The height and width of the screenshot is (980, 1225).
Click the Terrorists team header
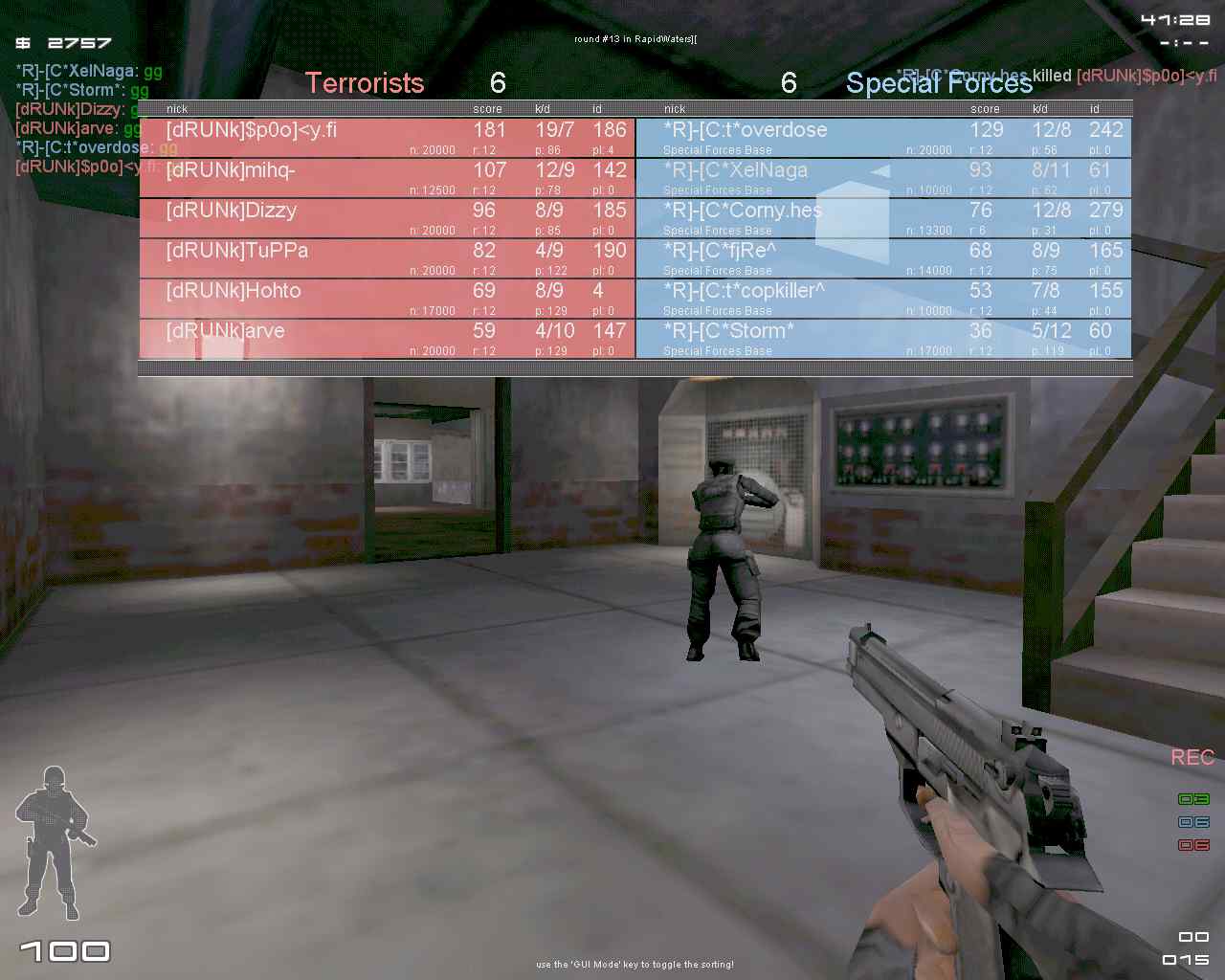(x=365, y=83)
